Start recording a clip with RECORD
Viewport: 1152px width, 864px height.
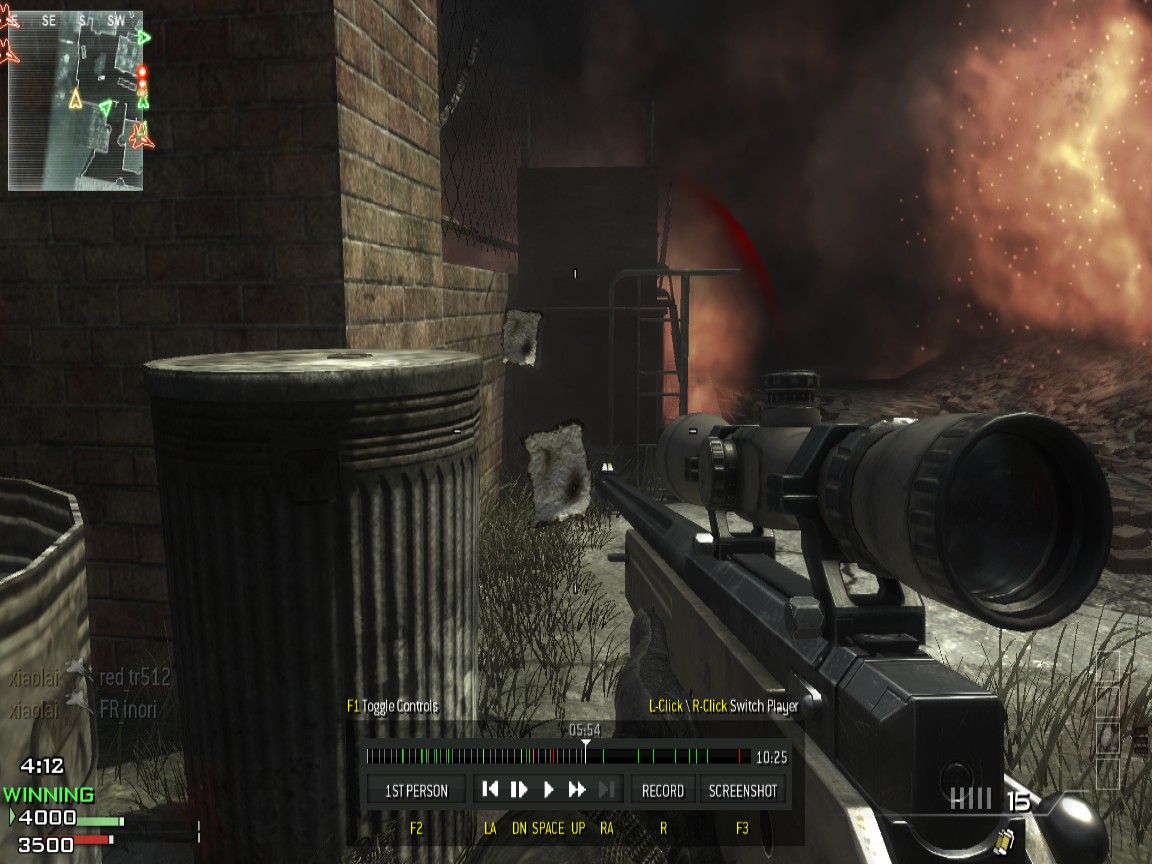pos(662,790)
